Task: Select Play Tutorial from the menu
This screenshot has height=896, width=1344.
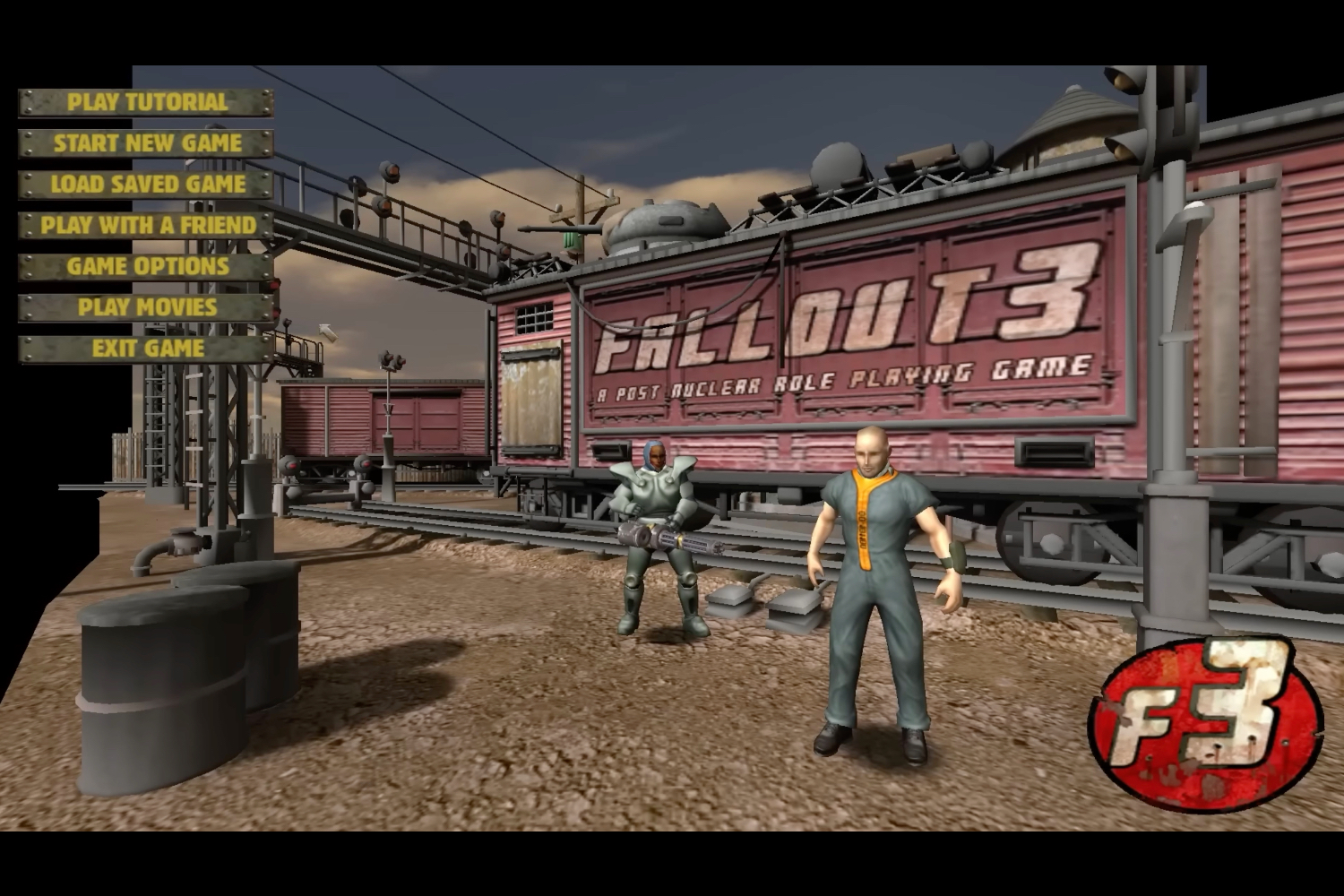Action: pos(143,102)
